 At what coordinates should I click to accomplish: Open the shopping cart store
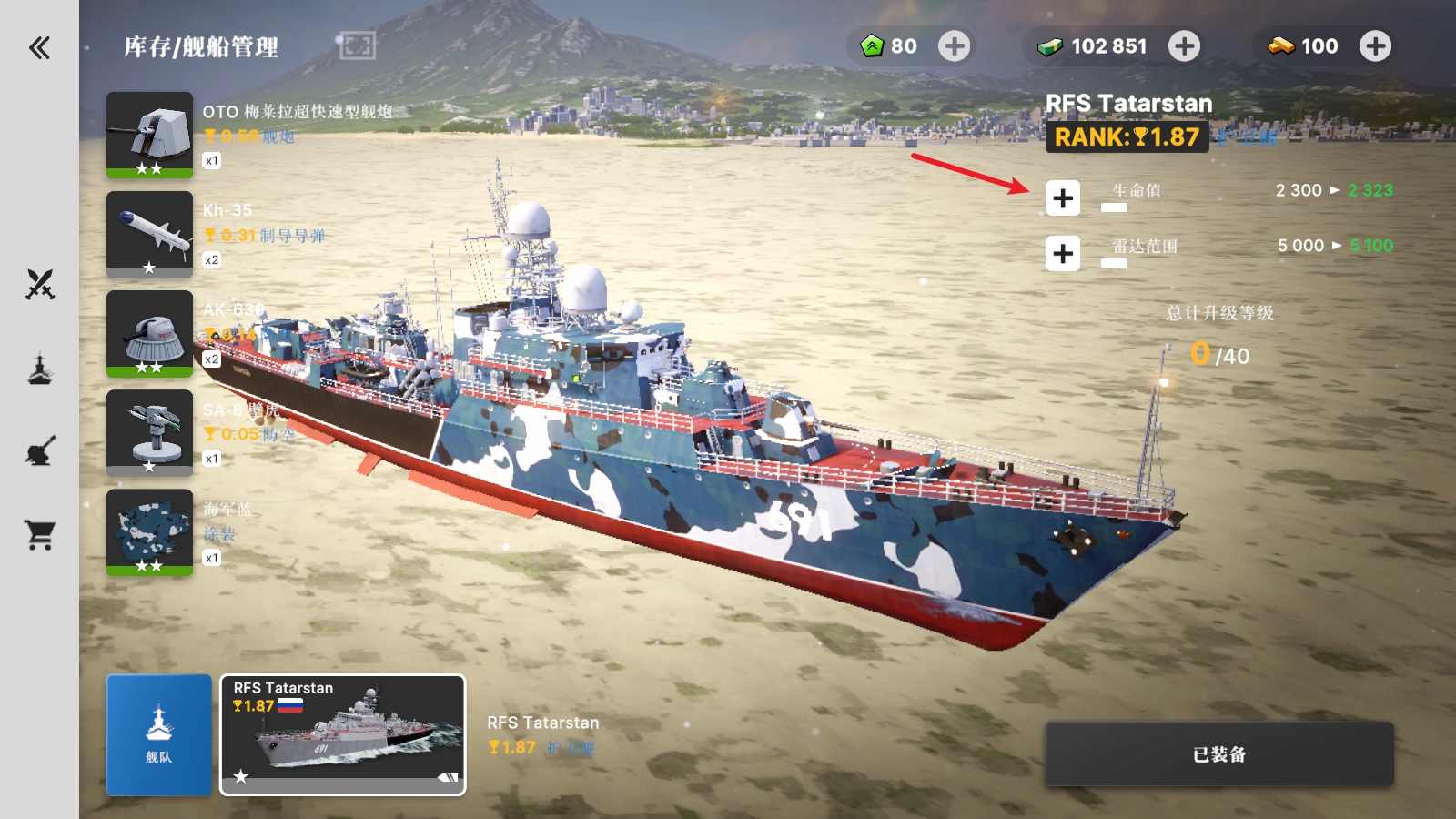click(x=40, y=535)
